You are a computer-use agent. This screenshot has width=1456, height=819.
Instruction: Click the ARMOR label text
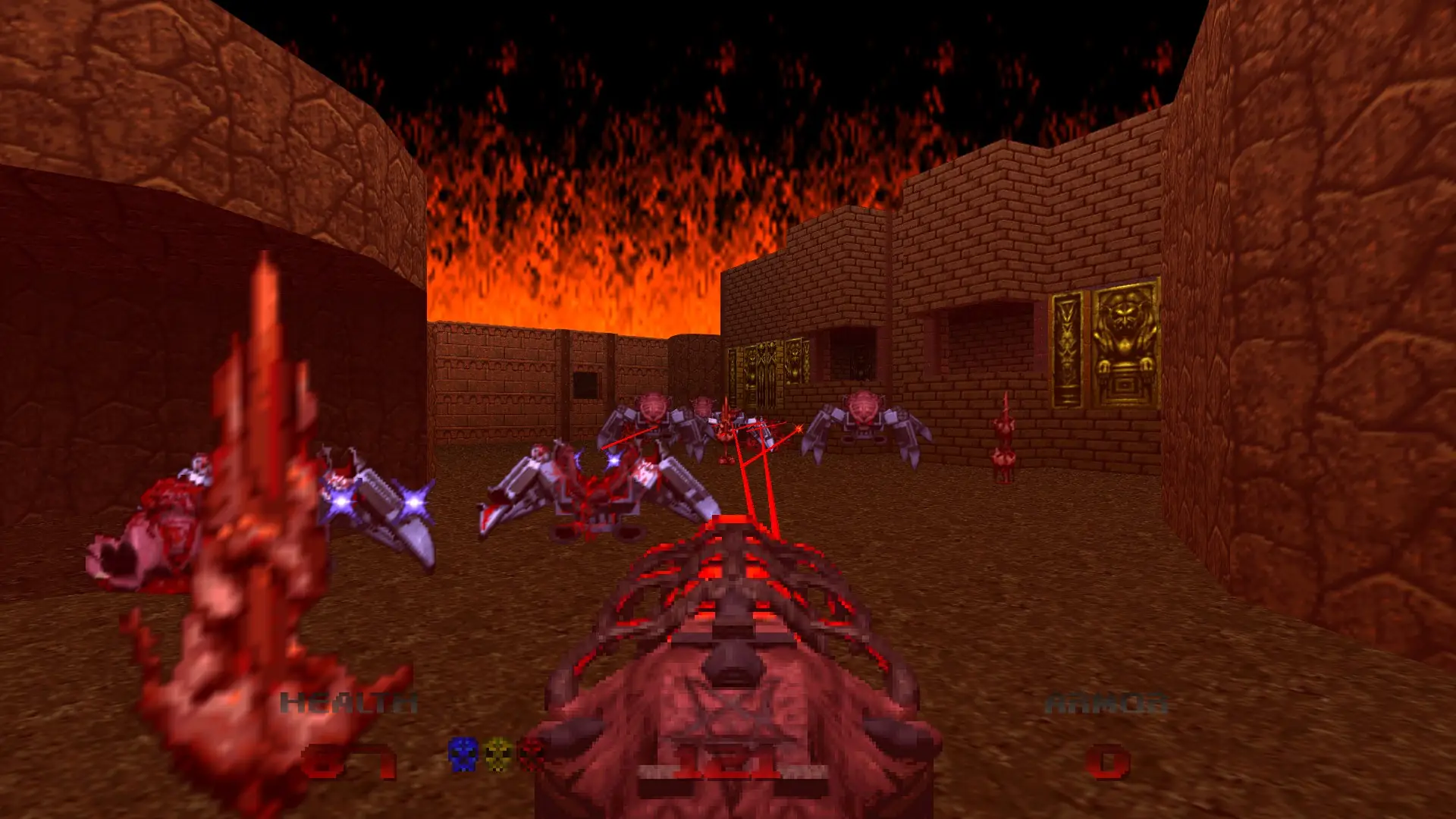tap(1107, 701)
